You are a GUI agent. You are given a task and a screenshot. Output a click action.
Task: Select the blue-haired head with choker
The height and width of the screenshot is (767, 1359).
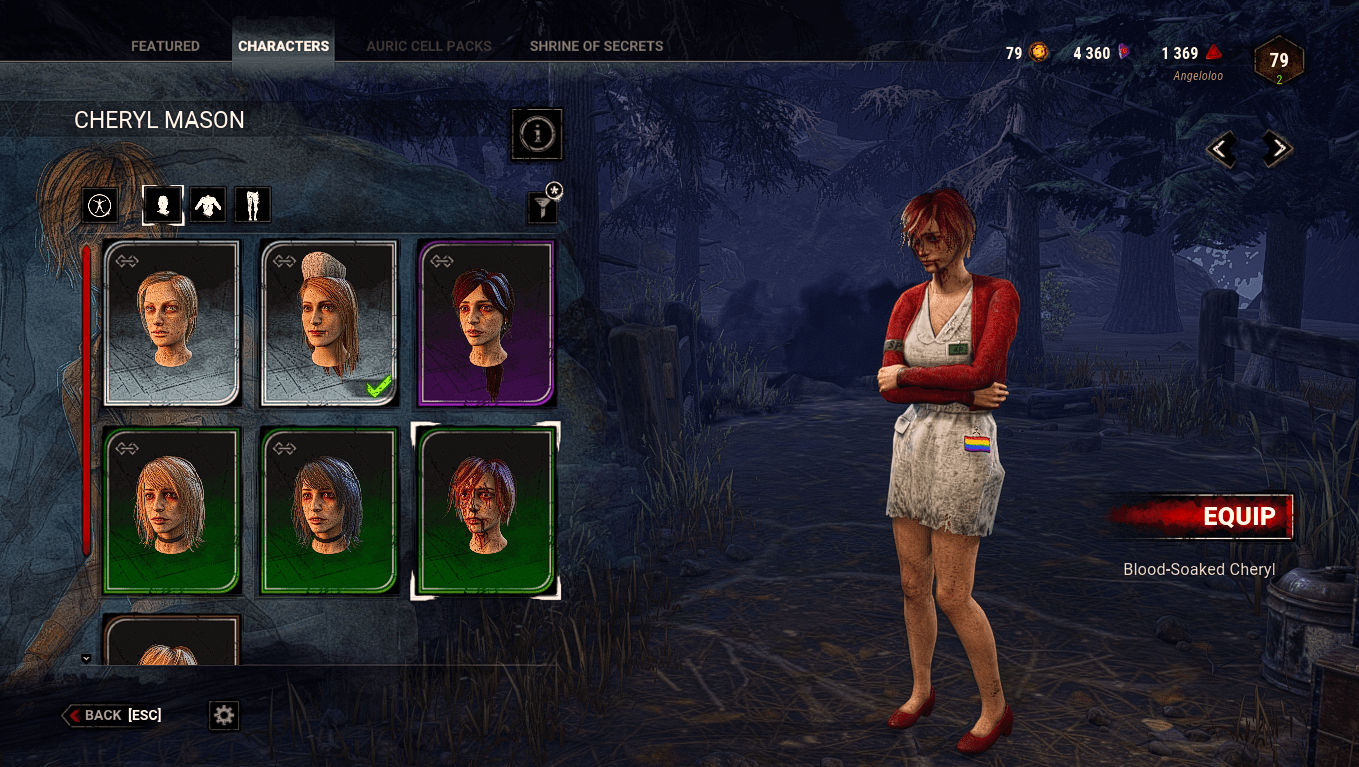[x=329, y=510]
